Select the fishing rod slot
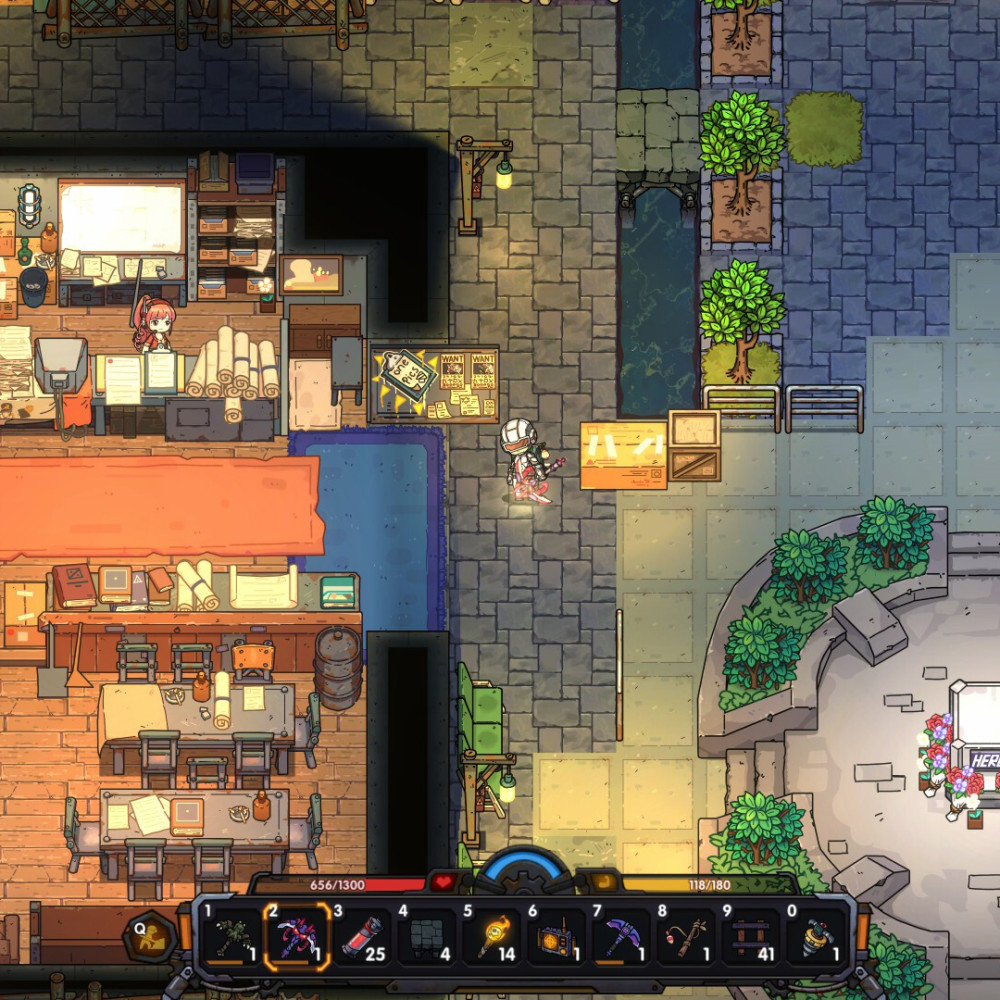This screenshot has height=1000, width=1000. (686, 939)
